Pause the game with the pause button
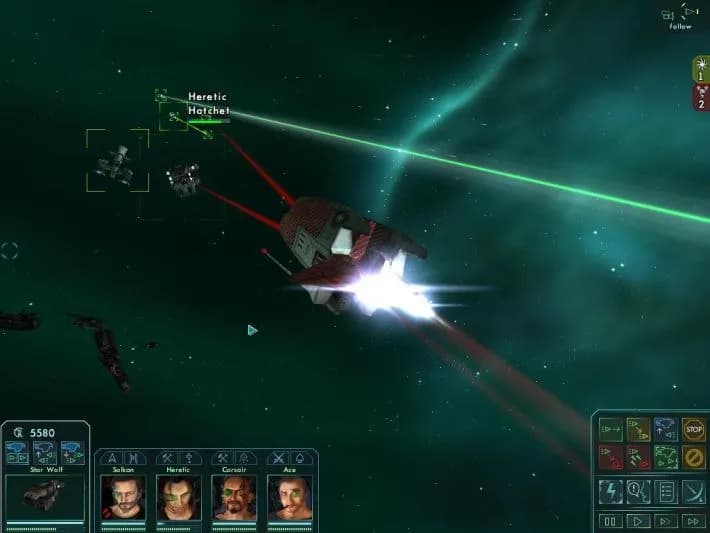The image size is (710, 533). pos(610,521)
